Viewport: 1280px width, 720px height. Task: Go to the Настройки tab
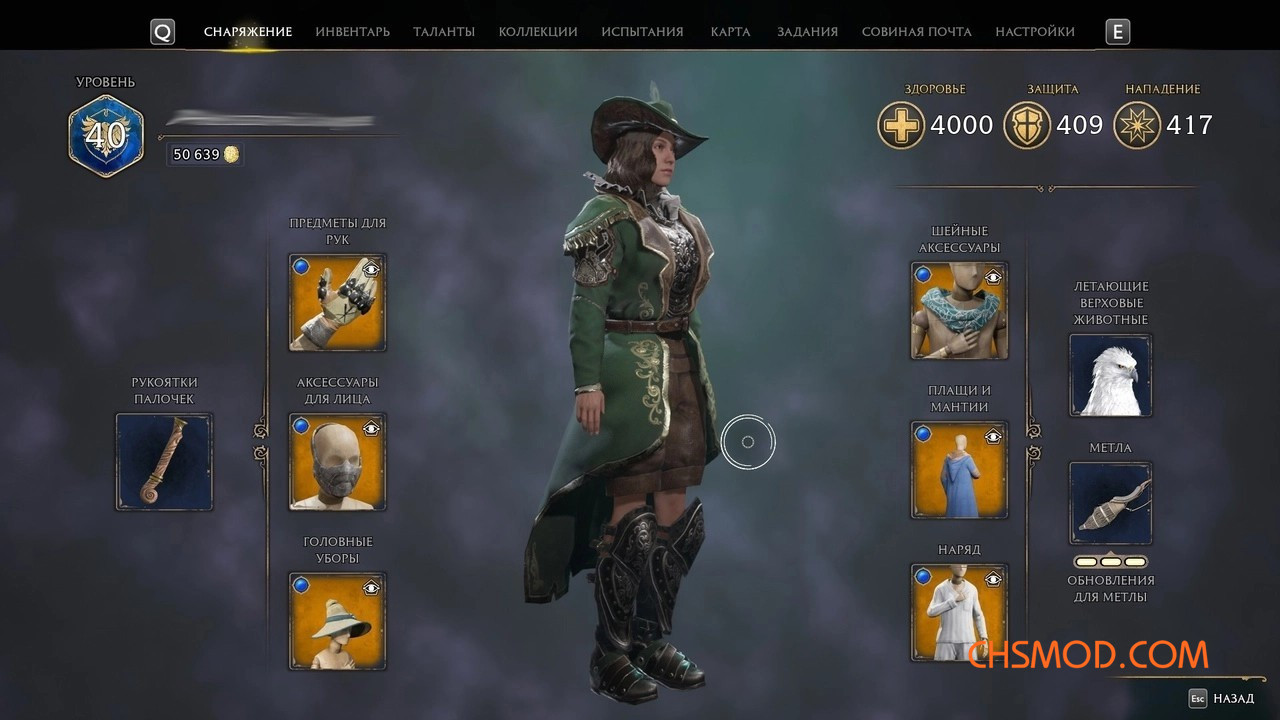click(1035, 32)
